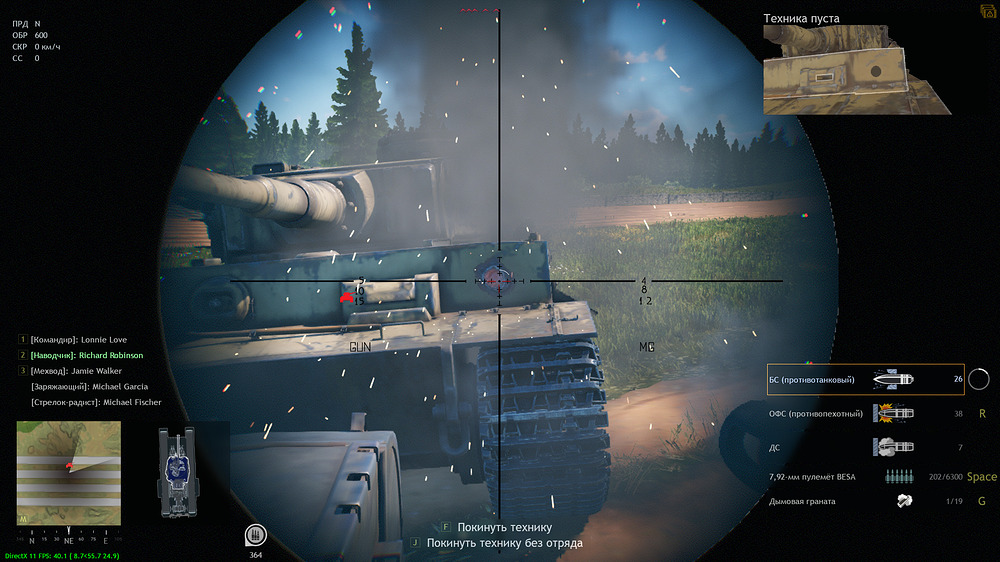Click the tank damage status diagram
This screenshot has width=1000, height=562.
pos(177,464)
